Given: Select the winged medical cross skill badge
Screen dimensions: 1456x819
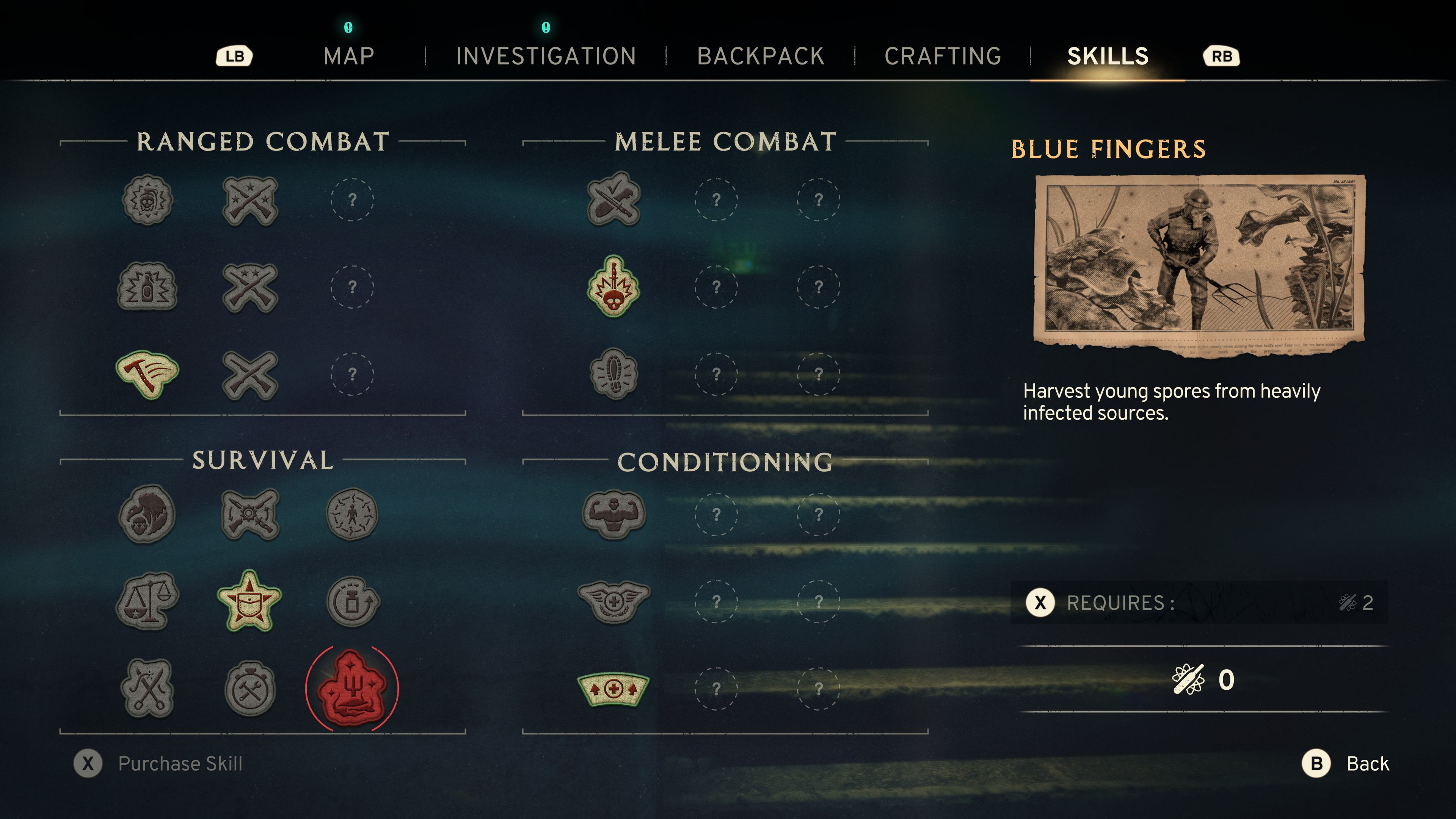Looking at the screenshot, I should pos(613,601).
